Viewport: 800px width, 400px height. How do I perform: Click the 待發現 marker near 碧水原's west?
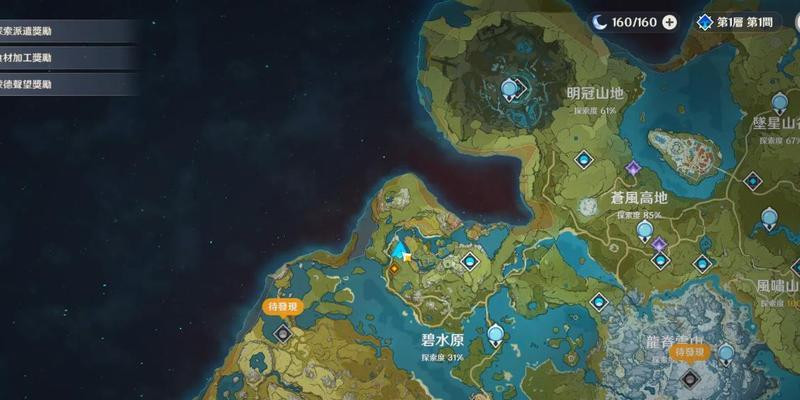coord(281,307)
